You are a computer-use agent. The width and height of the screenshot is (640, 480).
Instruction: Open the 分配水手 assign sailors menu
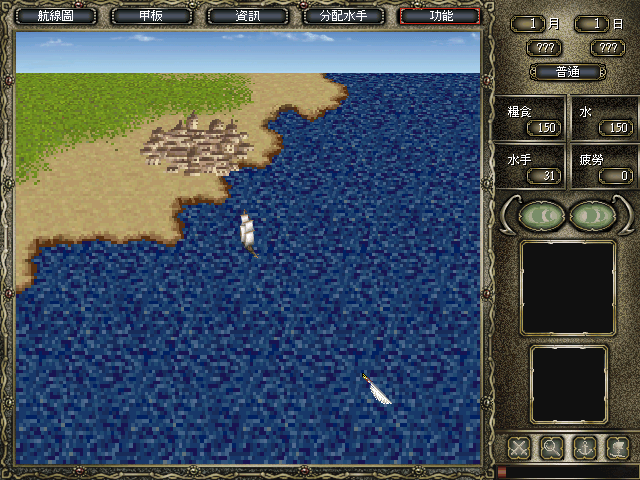tap(342, 16)
